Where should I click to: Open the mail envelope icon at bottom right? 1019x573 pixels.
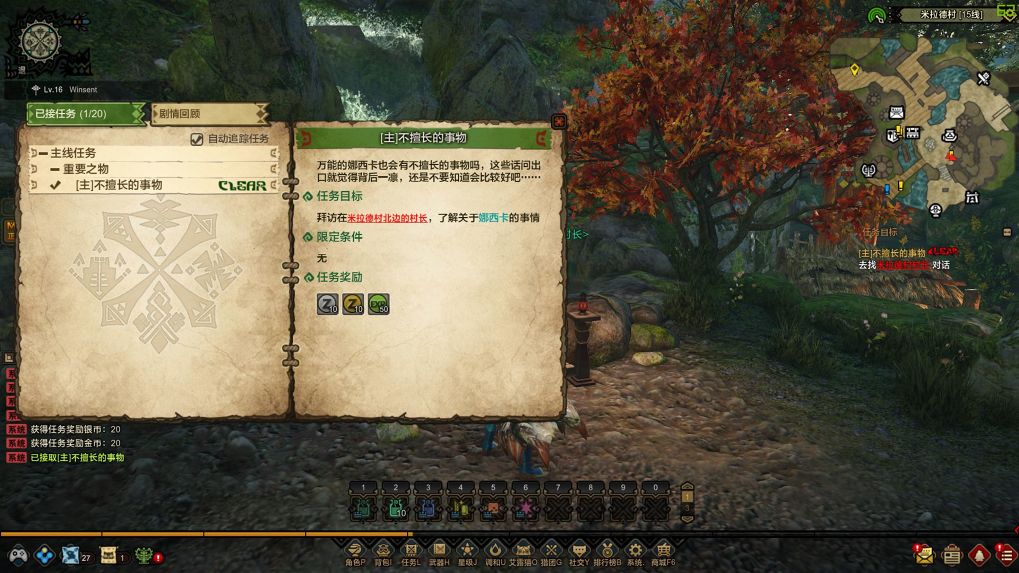pos(923,553)
